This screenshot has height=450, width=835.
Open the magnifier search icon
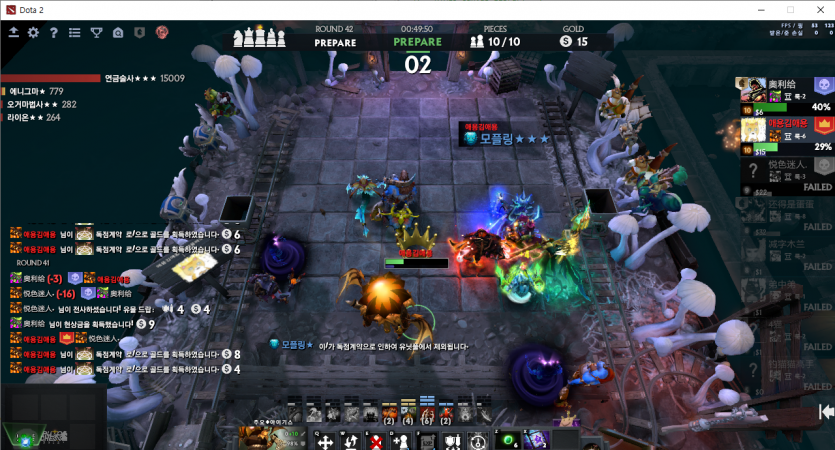point(117,33)
